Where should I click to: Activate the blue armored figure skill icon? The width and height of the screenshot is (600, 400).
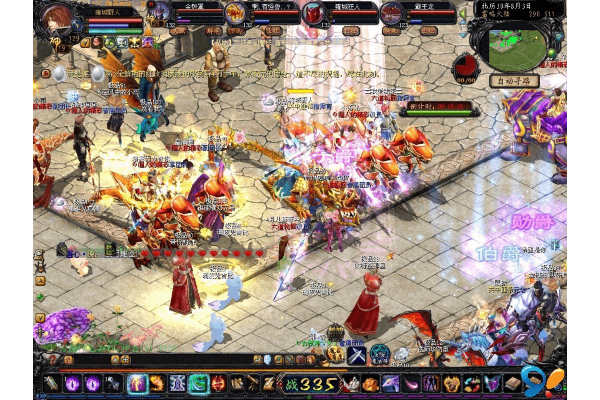point(177,384)
